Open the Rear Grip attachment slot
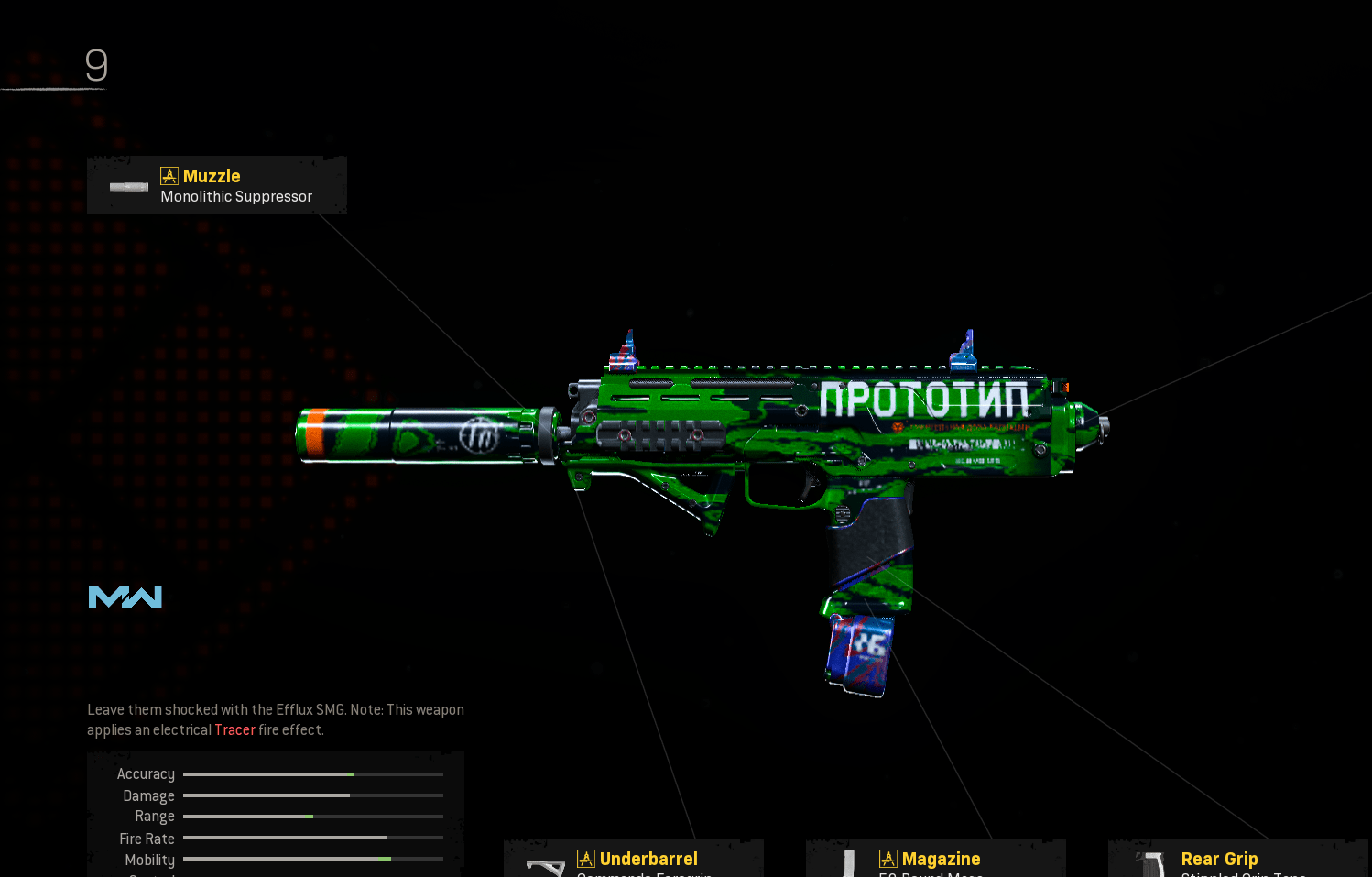Image resolution: width=1372 pixels, height=877 pixels. pos(1236,860)
